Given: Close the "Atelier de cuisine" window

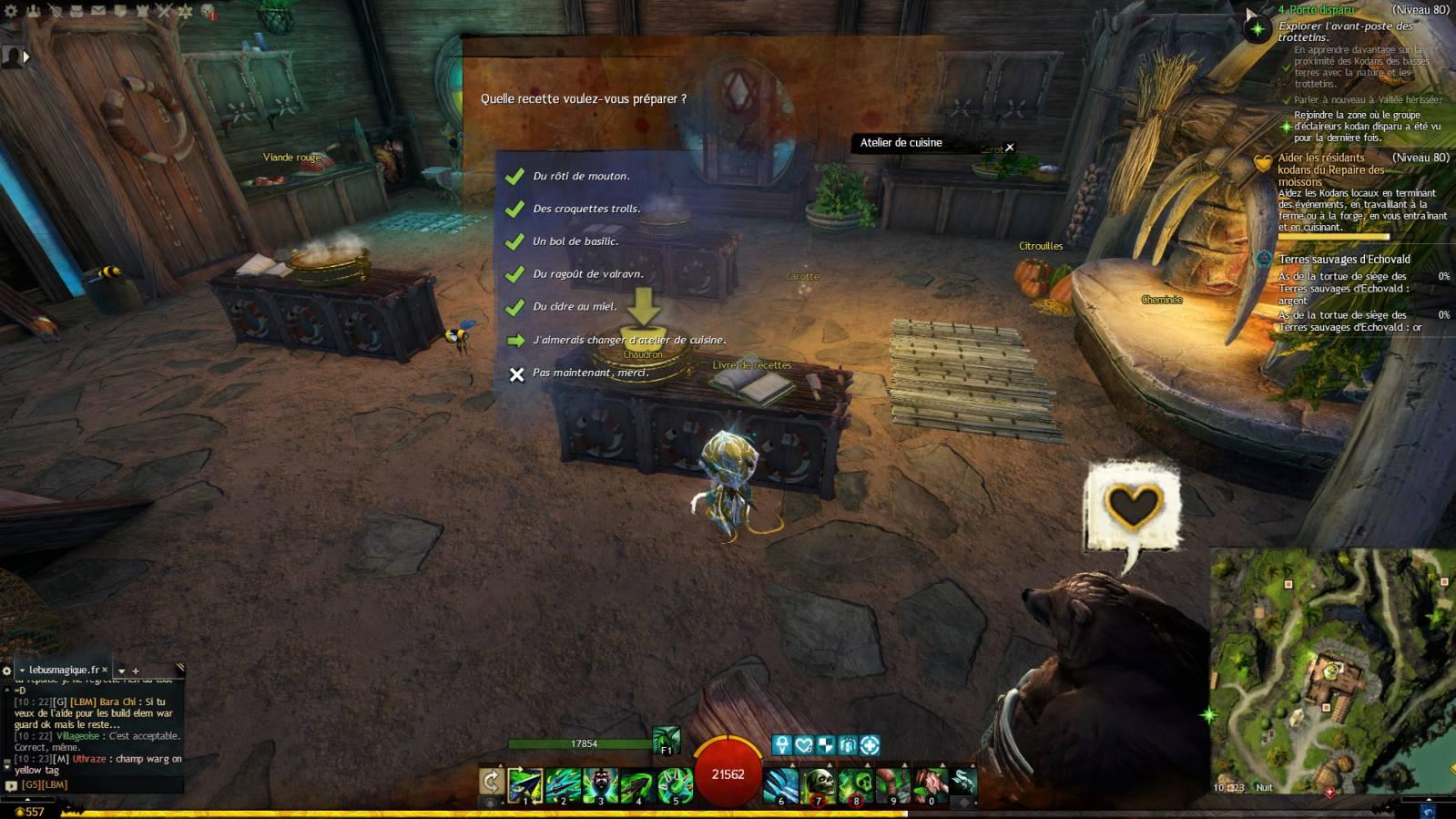Looking at the screenshot, I should pyautogui.click(x=1009, y=147).
